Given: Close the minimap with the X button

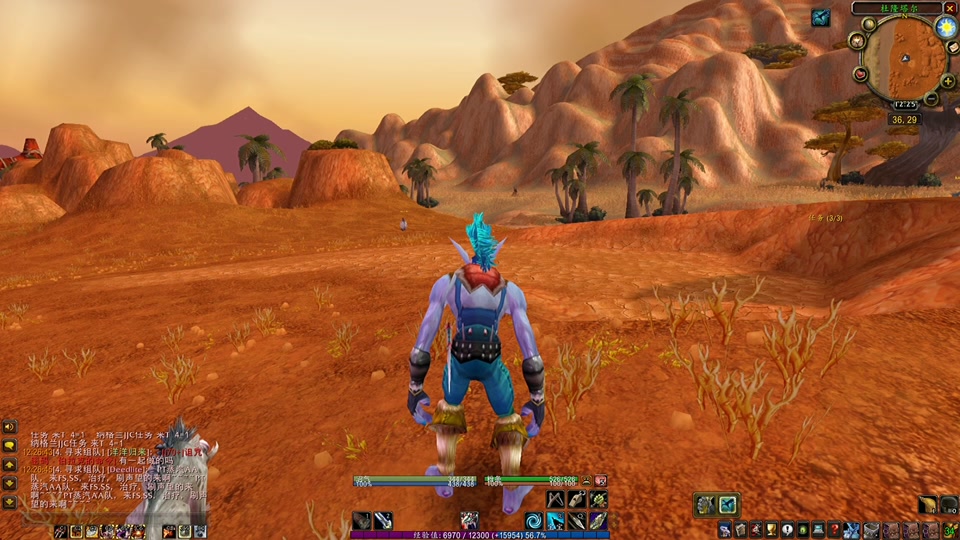Looking at the screenshot, I should pos(948,8).
